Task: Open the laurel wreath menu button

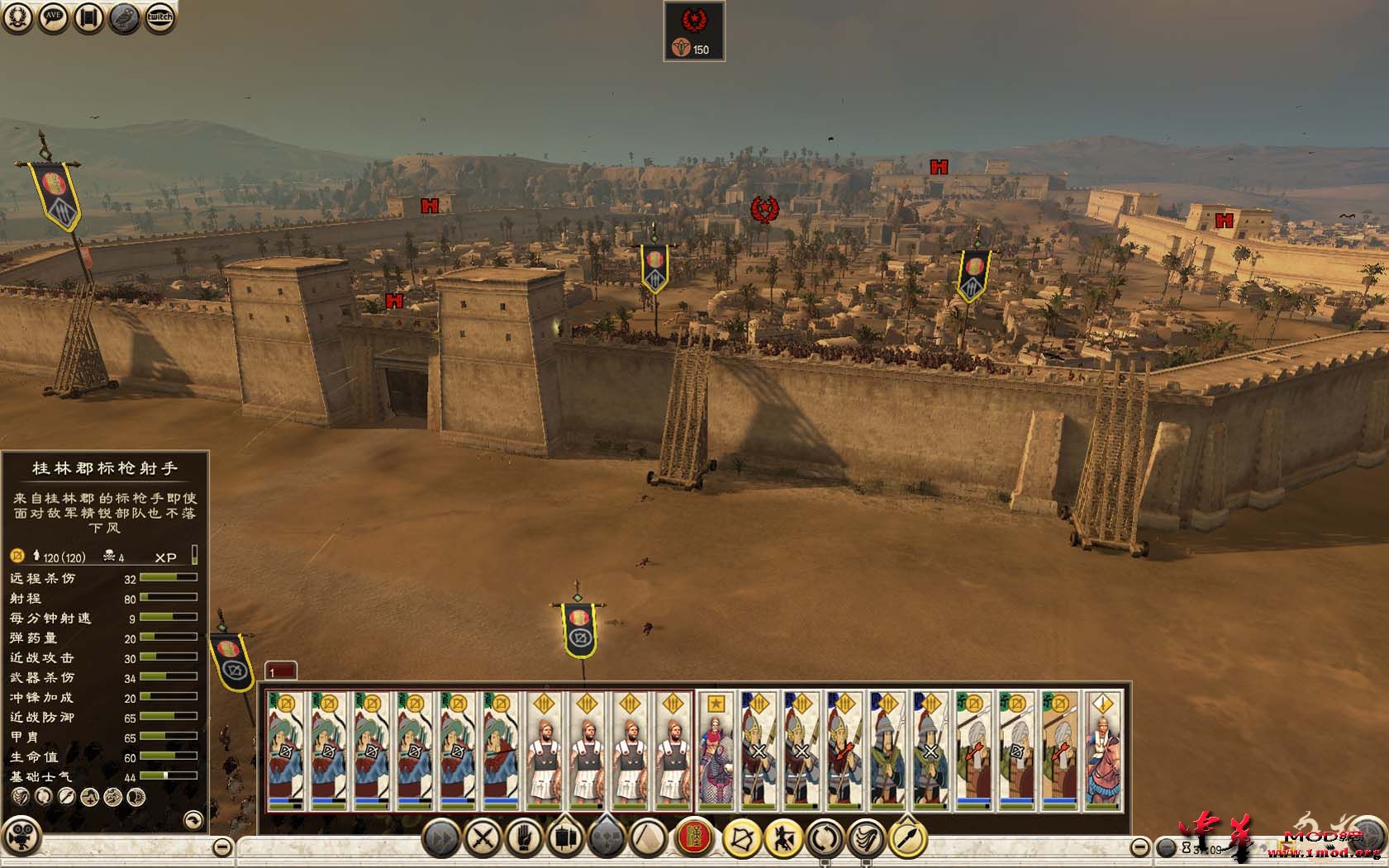Action: click(17, 17)
